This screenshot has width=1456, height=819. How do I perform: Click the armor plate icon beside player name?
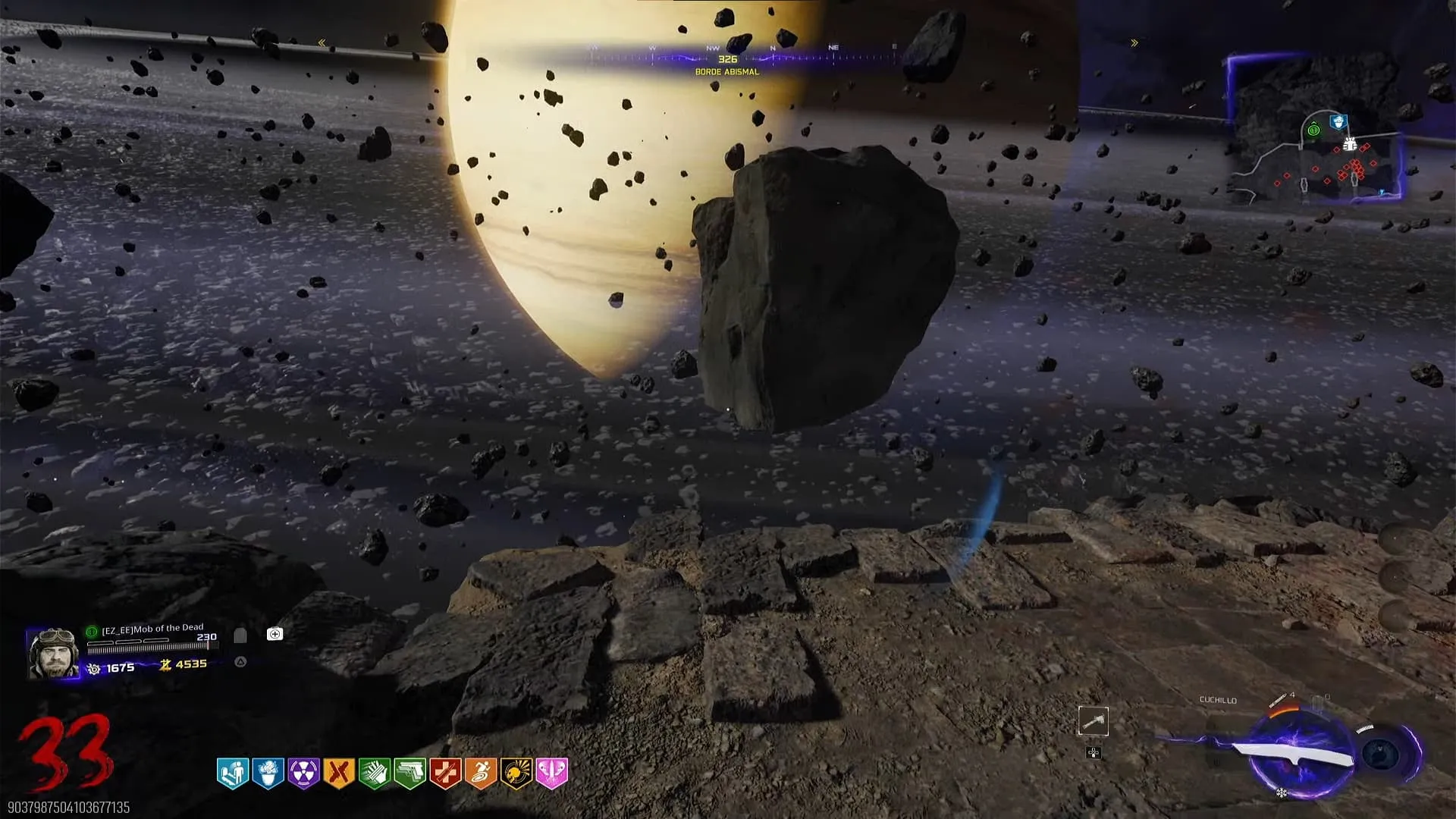(x=240, y=635)
